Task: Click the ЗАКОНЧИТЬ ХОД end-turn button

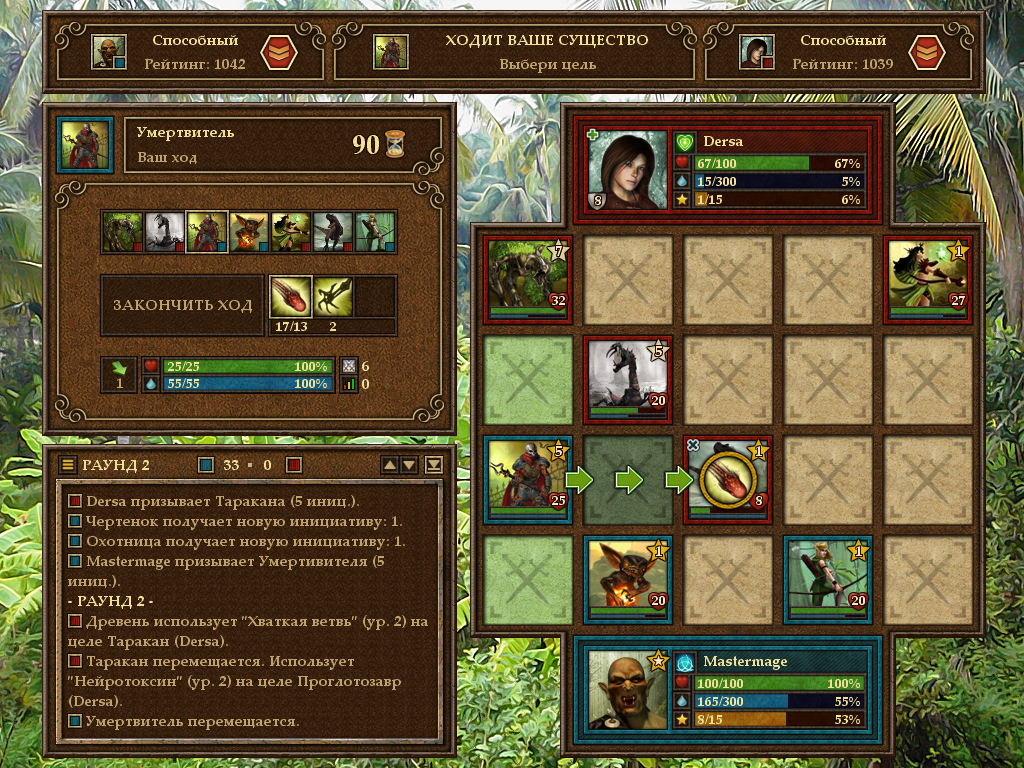Action: click(182, 305)
